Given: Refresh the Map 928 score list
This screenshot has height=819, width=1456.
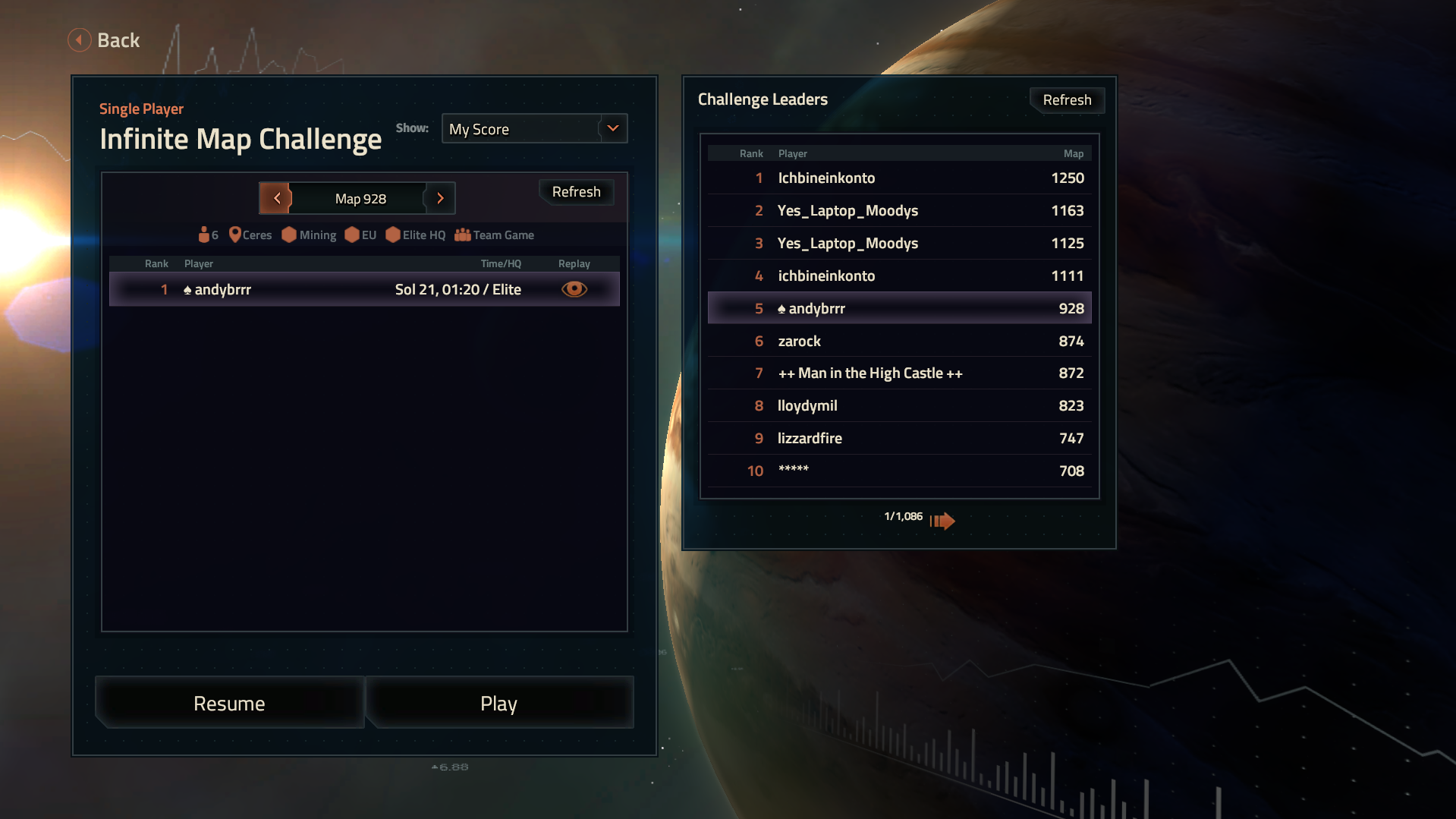Looking at the screenshot, I should (x=576, y=192).
